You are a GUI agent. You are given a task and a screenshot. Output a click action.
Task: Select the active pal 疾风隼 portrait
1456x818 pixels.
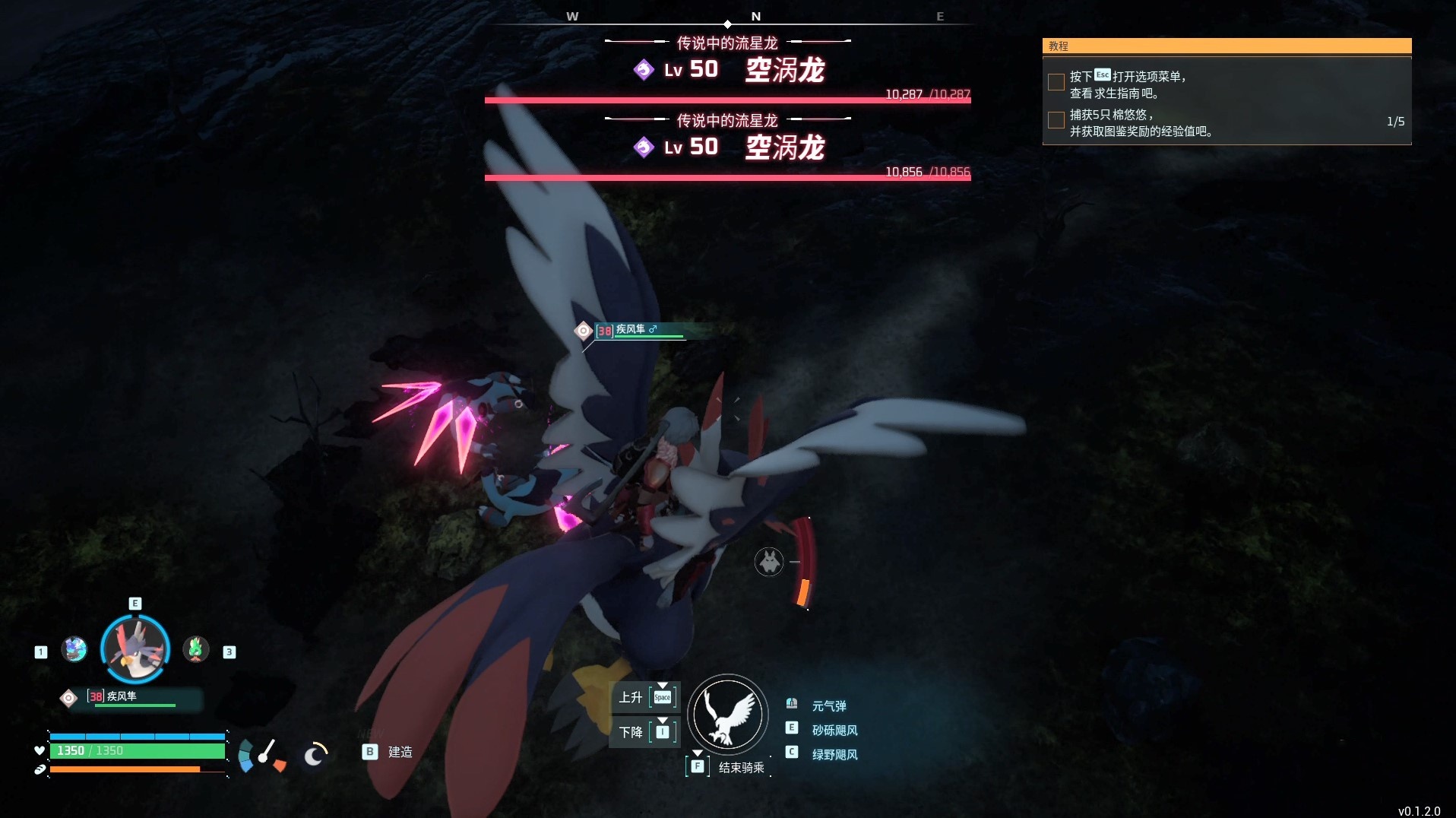135,648
